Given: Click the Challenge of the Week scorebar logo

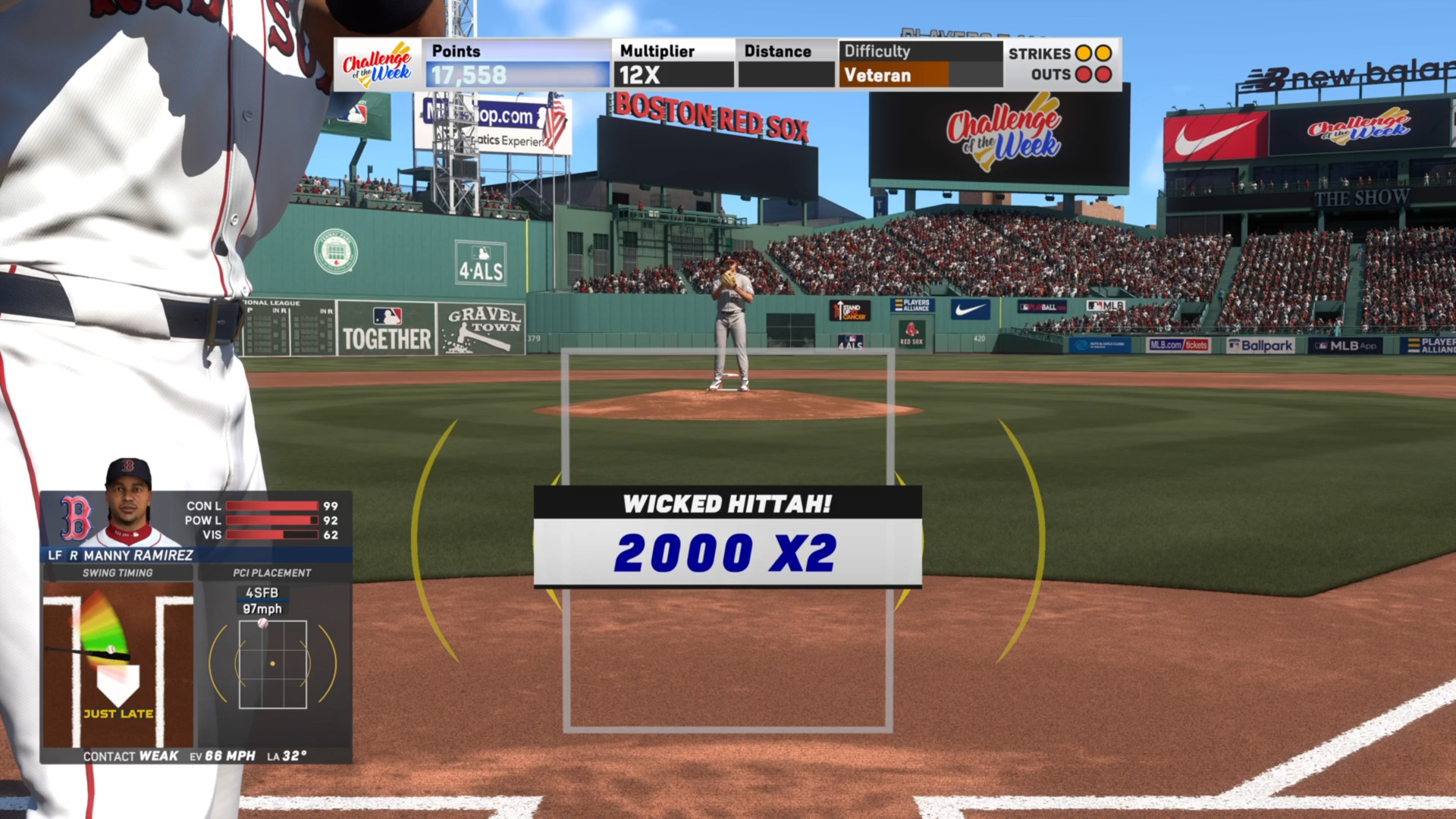Looking at the screenshot, I should pos(377,65).
